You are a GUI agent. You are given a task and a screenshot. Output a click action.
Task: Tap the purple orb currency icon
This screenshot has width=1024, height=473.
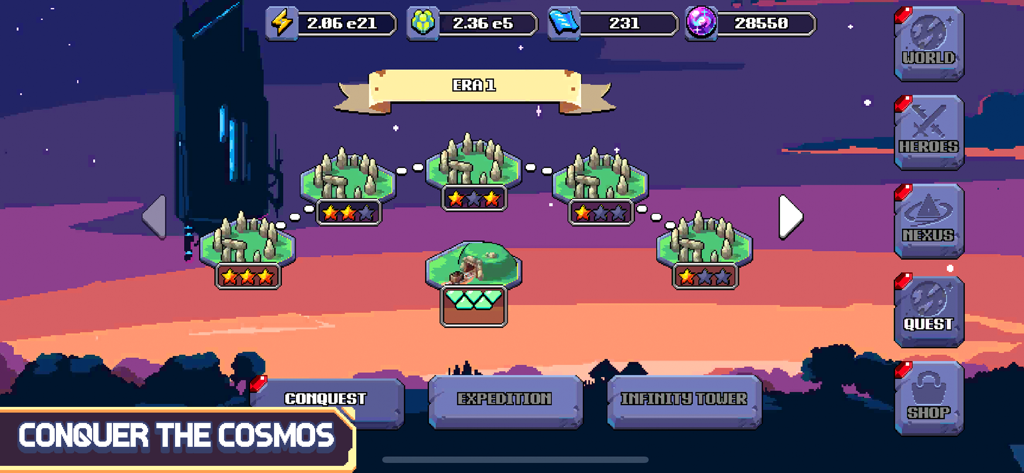[x=701, y=23]
